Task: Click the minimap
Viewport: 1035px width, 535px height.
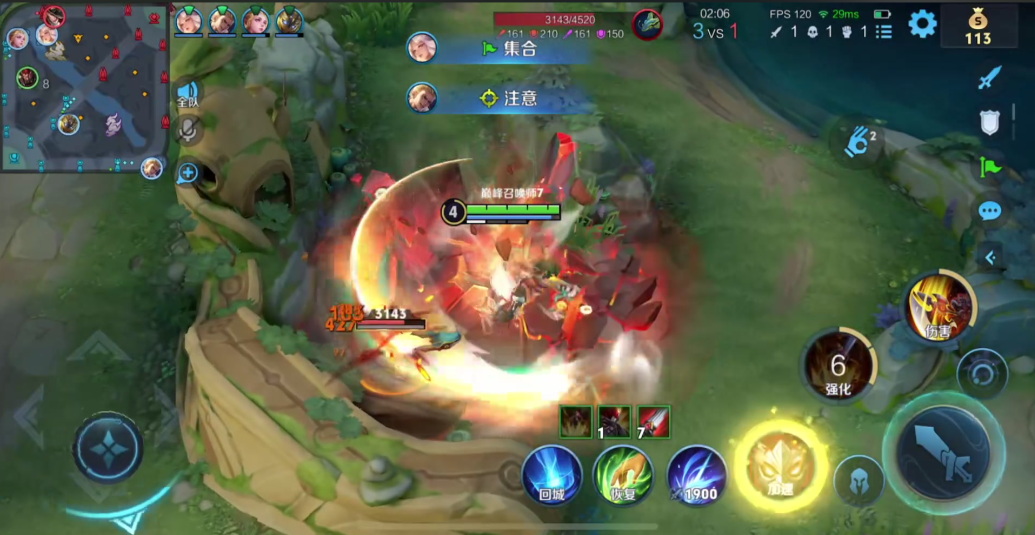Action: coord(83,87)
